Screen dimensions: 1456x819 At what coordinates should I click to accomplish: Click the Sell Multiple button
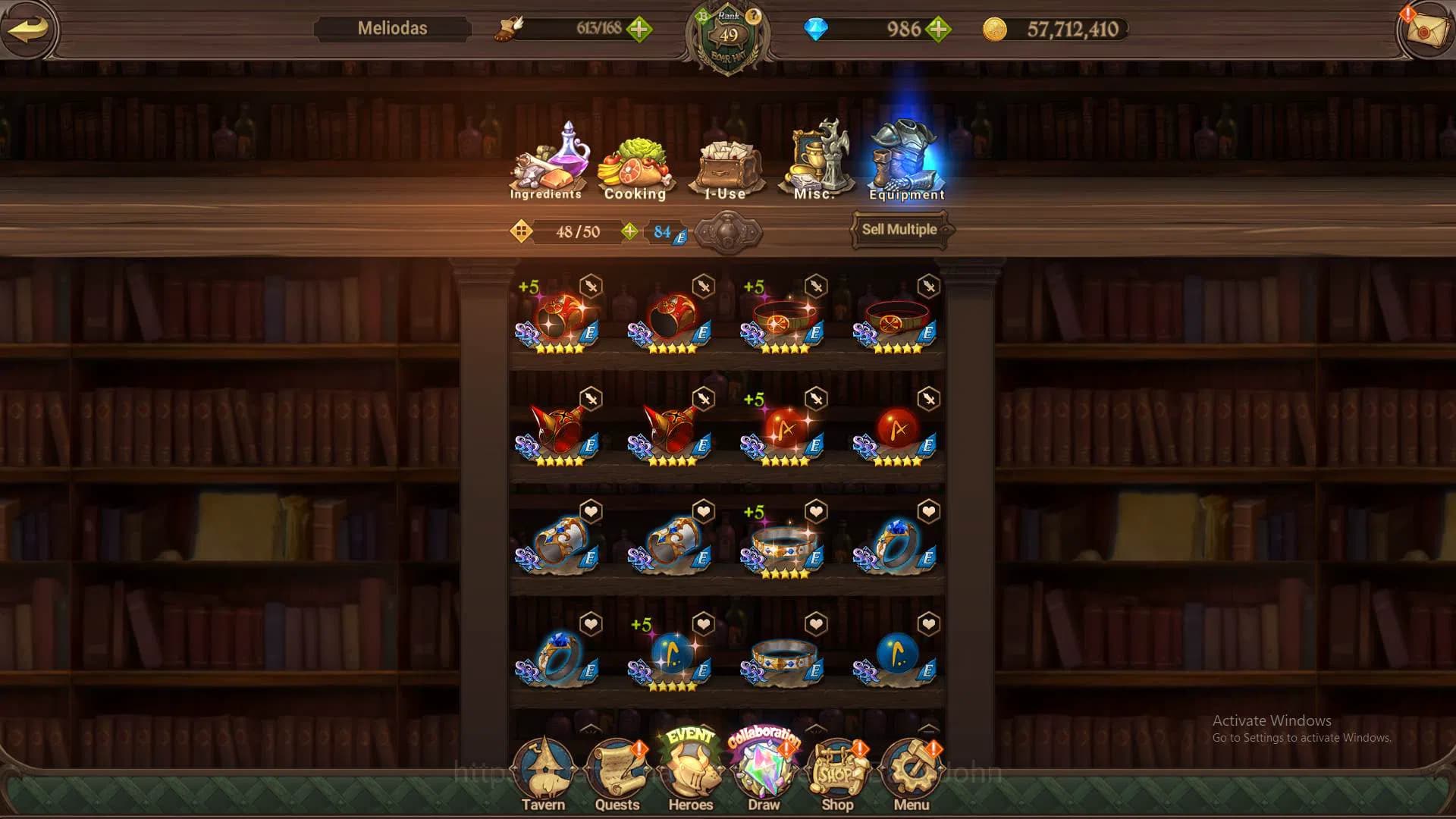click(899, 230)
